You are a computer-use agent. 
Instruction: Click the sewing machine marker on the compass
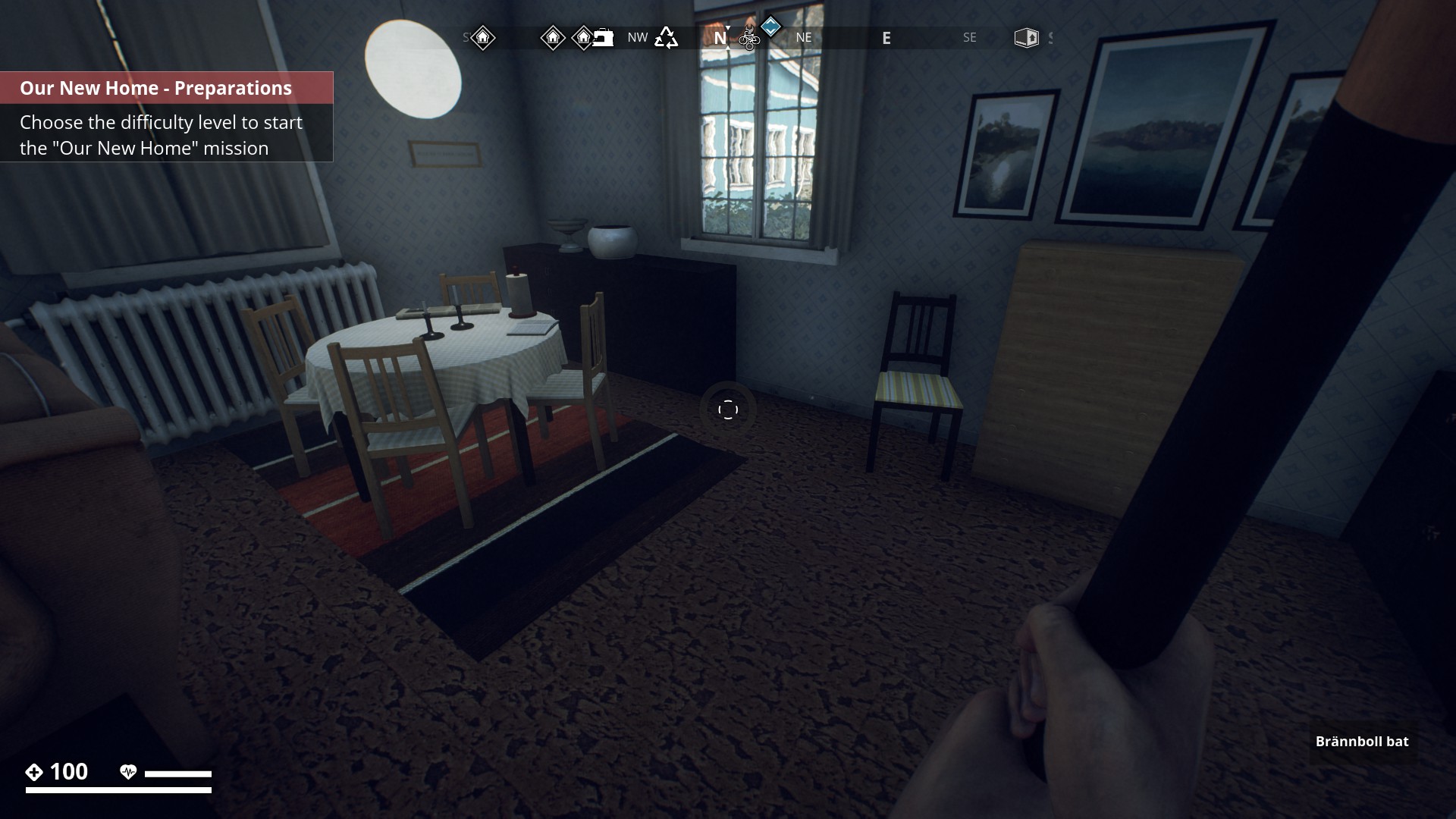coord(602,37)
